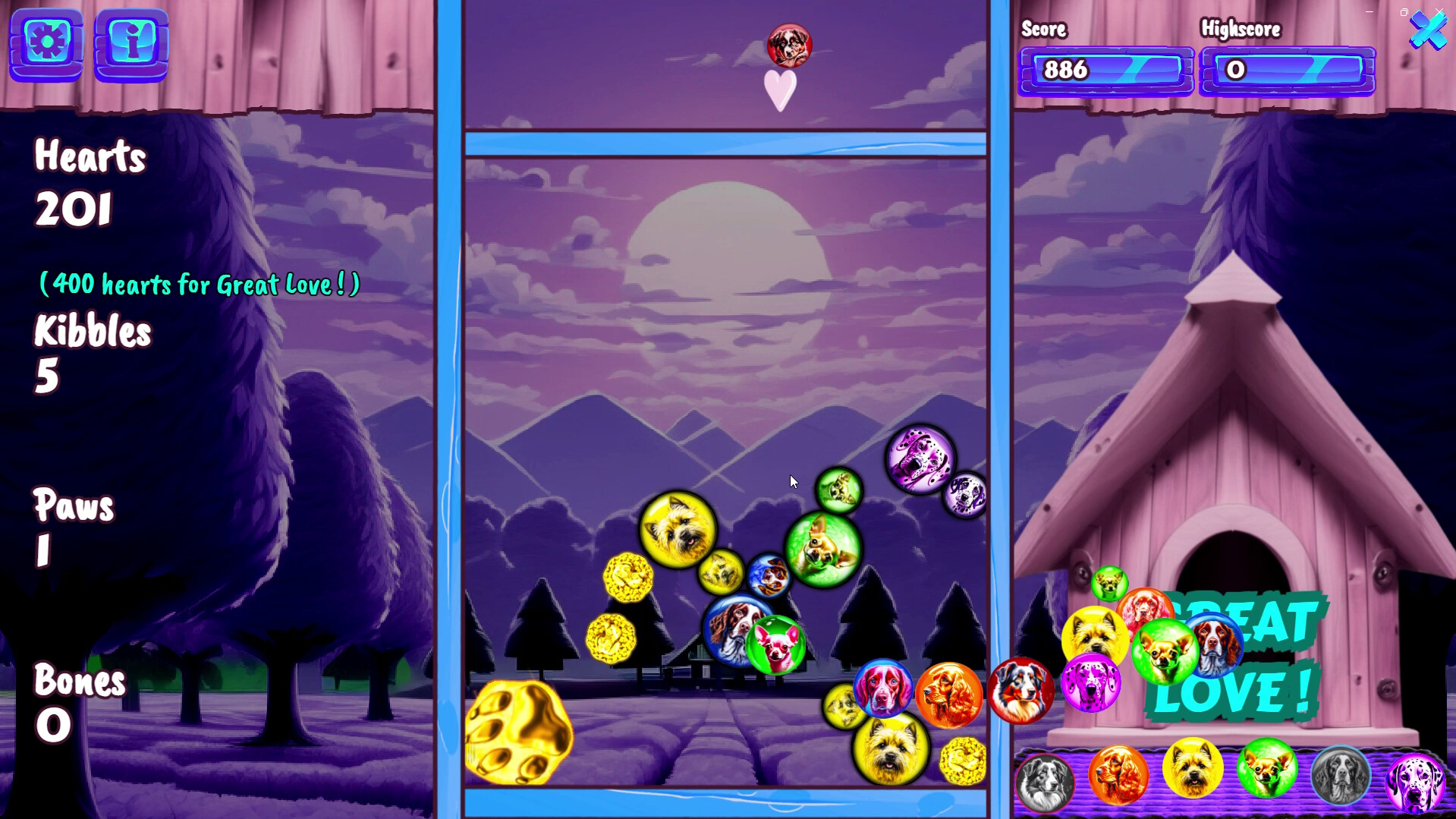Click the pink heart marker
The height and width of the screenshot is (819, 1456).
point(778,90)
